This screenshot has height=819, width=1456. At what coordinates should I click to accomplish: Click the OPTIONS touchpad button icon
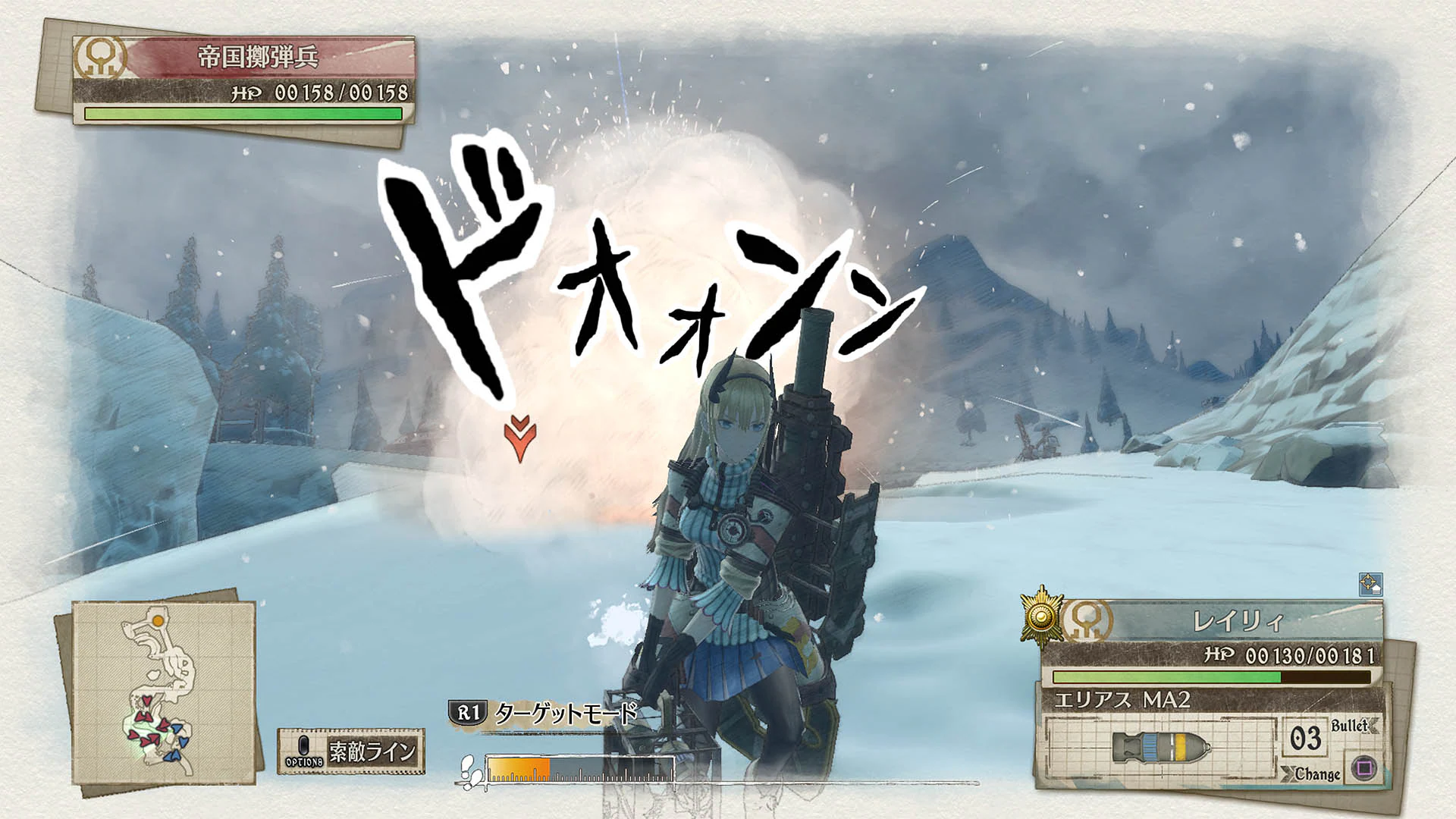pos(303,746)
